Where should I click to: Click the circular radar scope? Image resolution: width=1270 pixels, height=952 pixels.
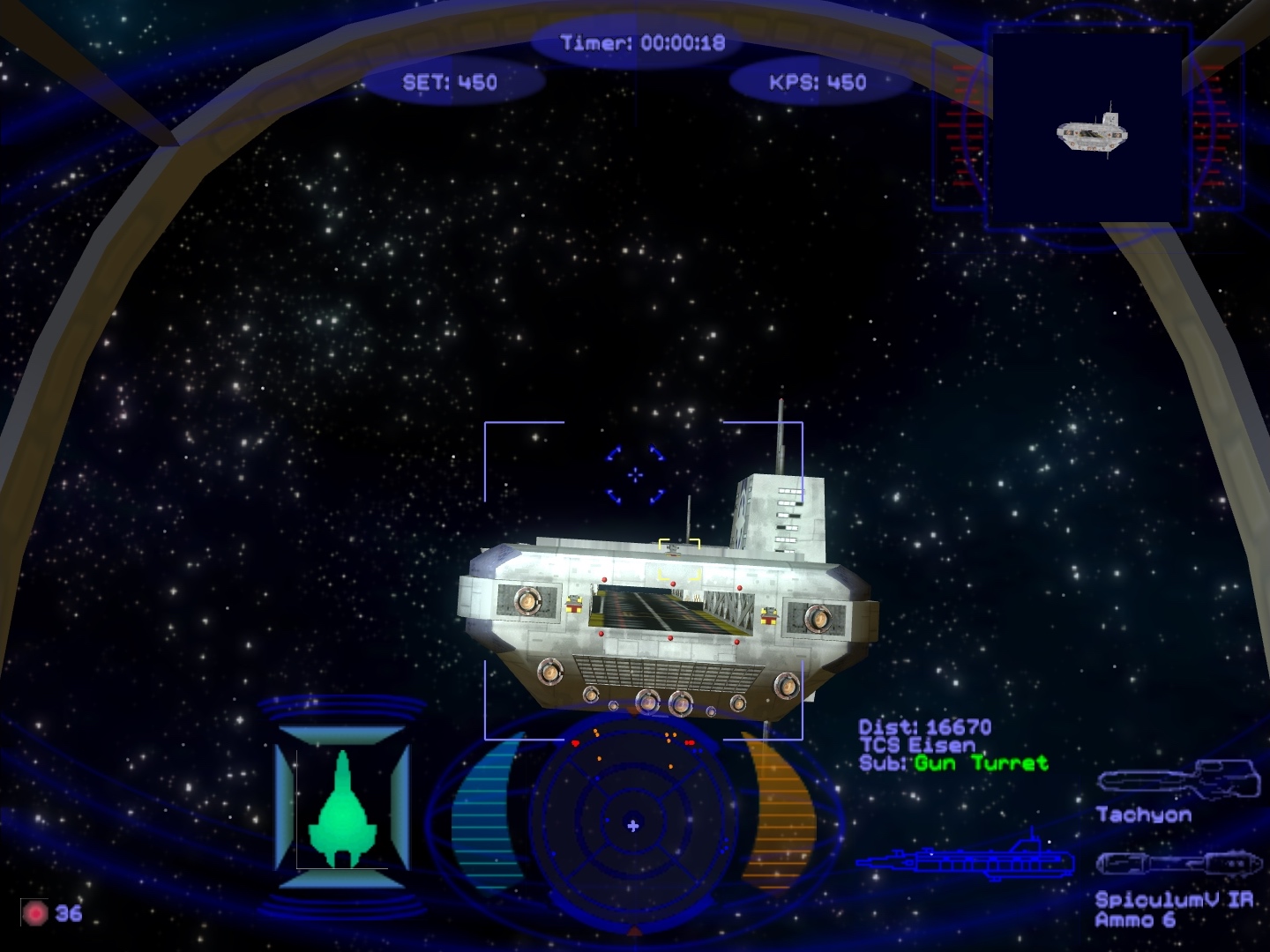coord(632,824)
